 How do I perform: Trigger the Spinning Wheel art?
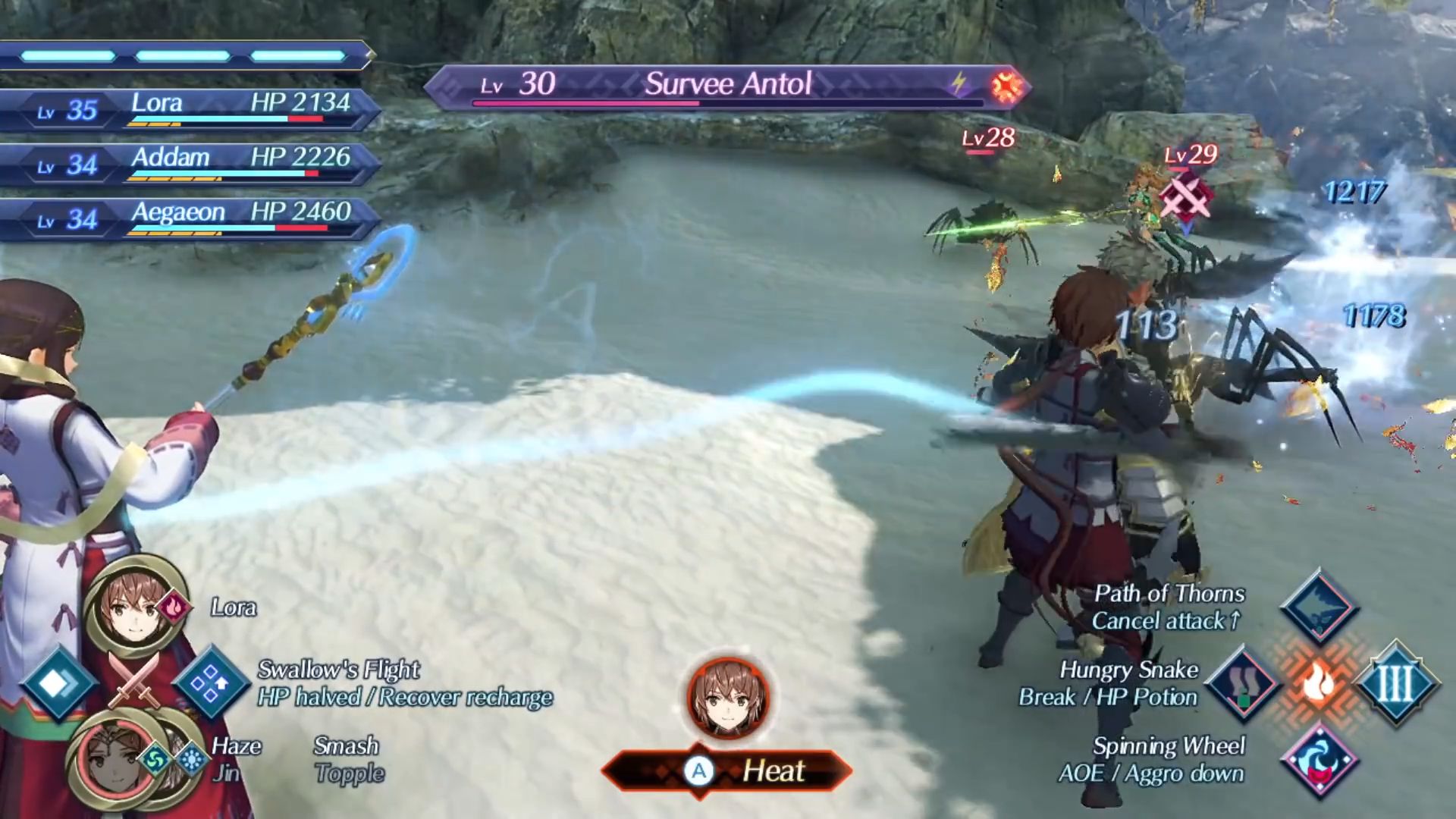point(1319,760)
